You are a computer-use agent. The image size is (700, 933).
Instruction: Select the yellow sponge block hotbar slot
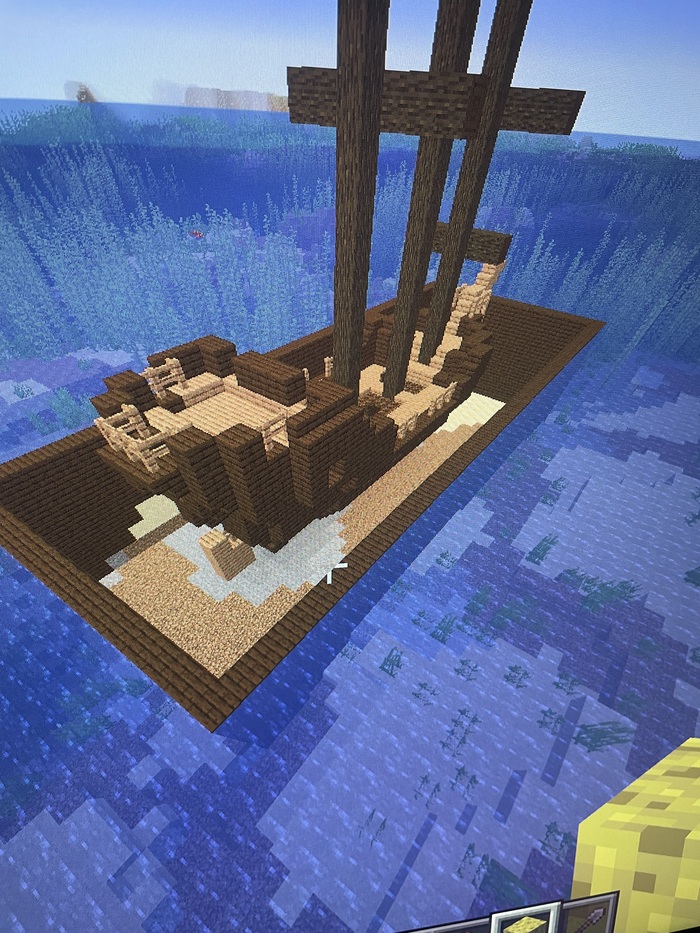pyautogui.click(x=525, y=922)
